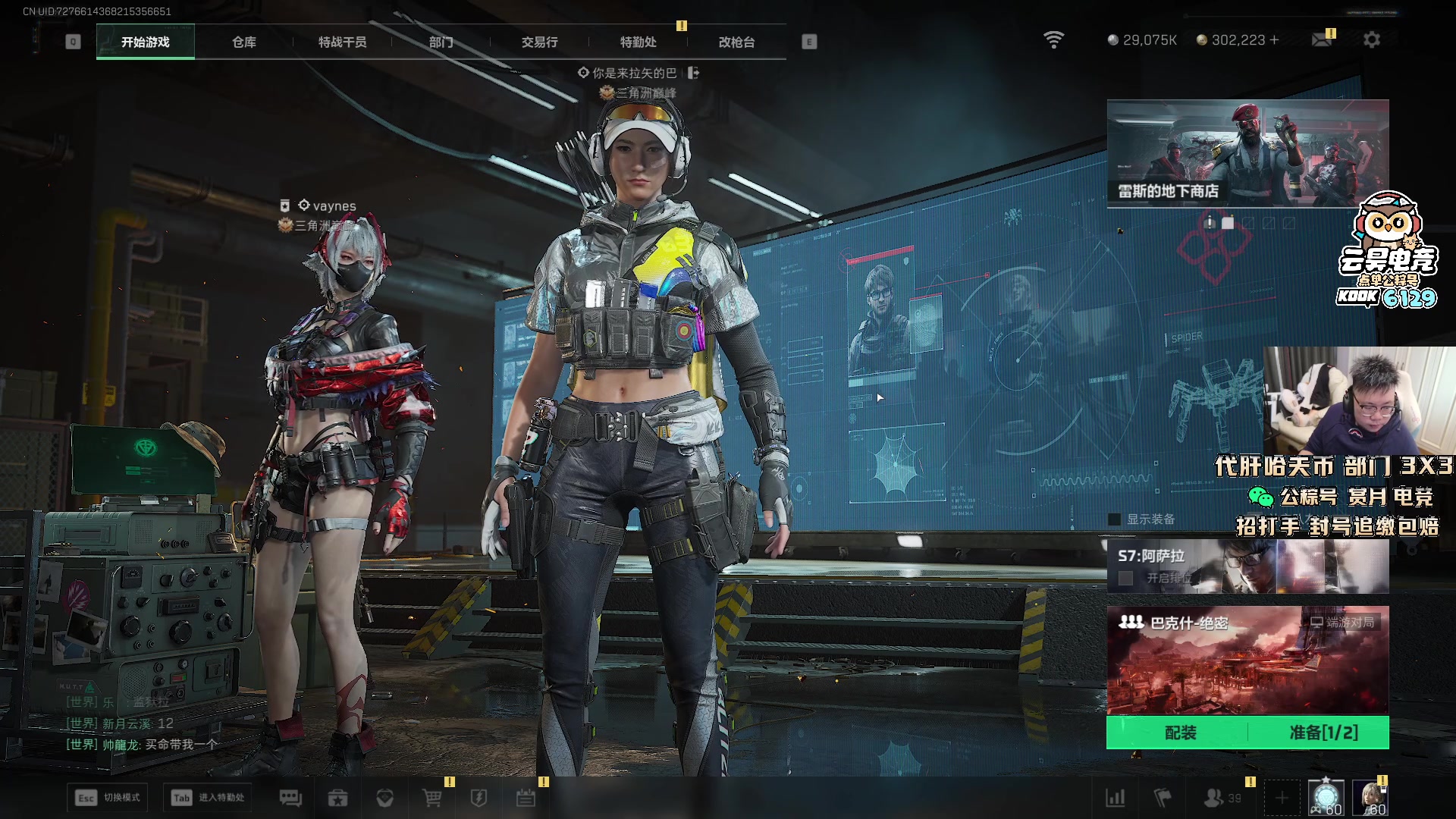Viewport: 1456px width, 819px height.
Task: Click the plus slot to invite teammate
Action: pos(1282,798)
